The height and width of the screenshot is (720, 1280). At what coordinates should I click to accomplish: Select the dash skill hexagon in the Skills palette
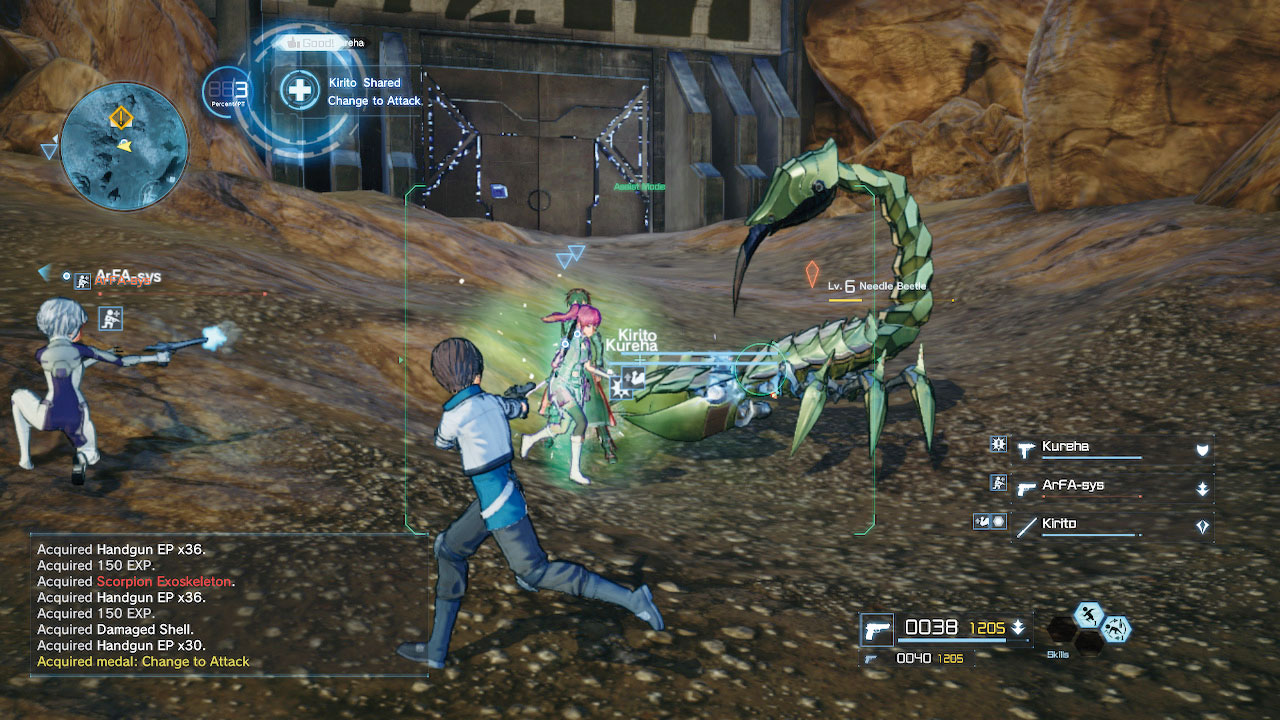1088,614
